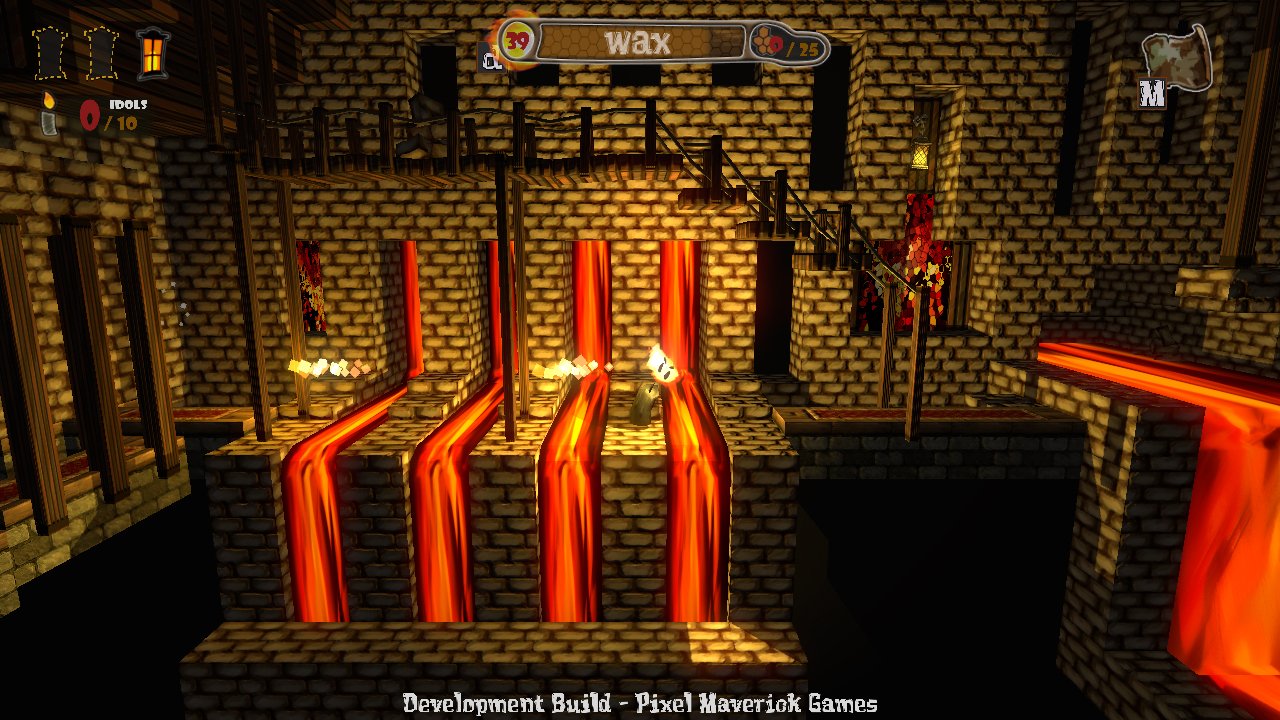Click the flaming 39 counter badge
The width and height of the screenshot is (1280, 720).
[x=516, y=38]
